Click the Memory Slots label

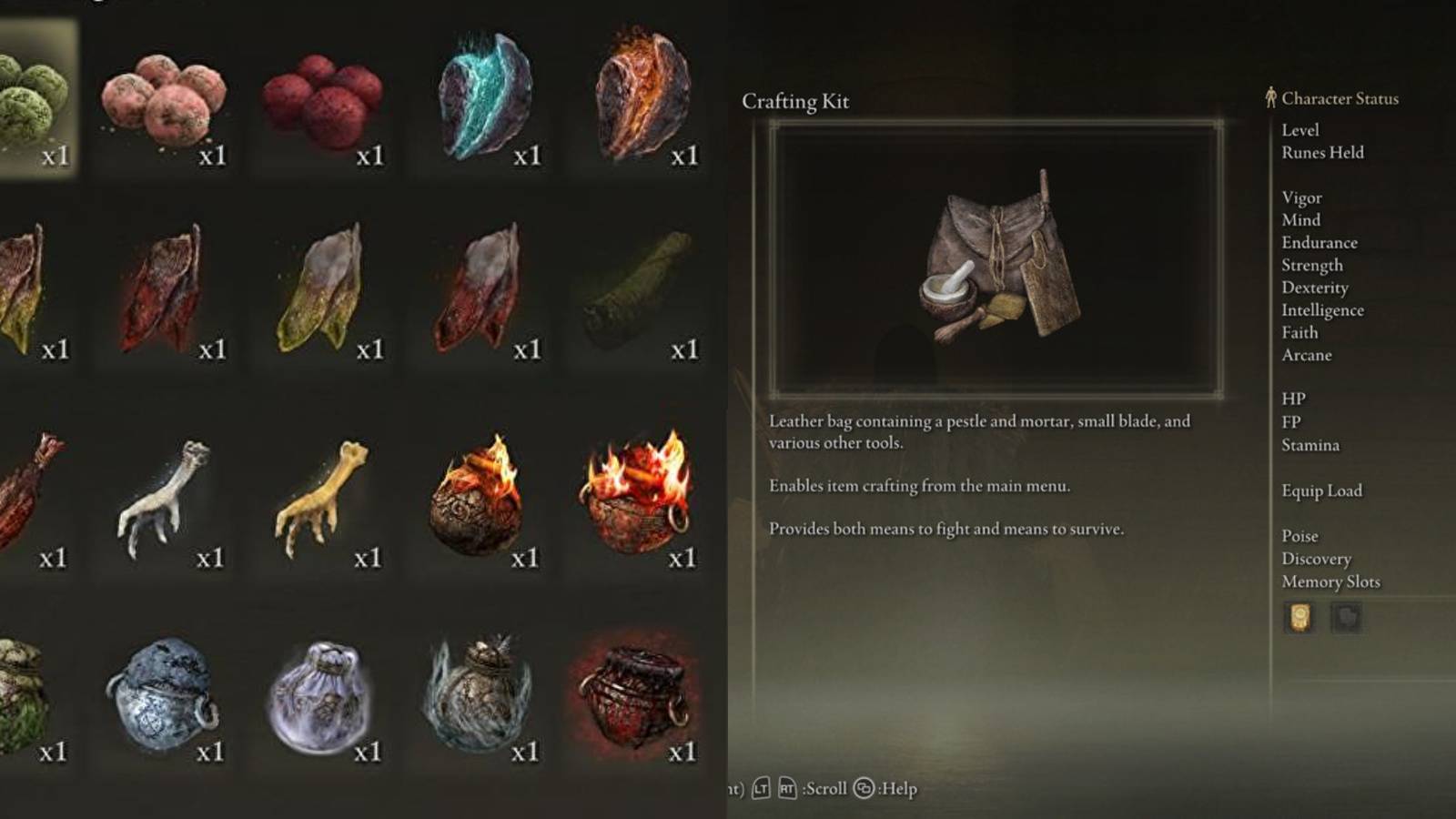click(x=1332, y=581)
